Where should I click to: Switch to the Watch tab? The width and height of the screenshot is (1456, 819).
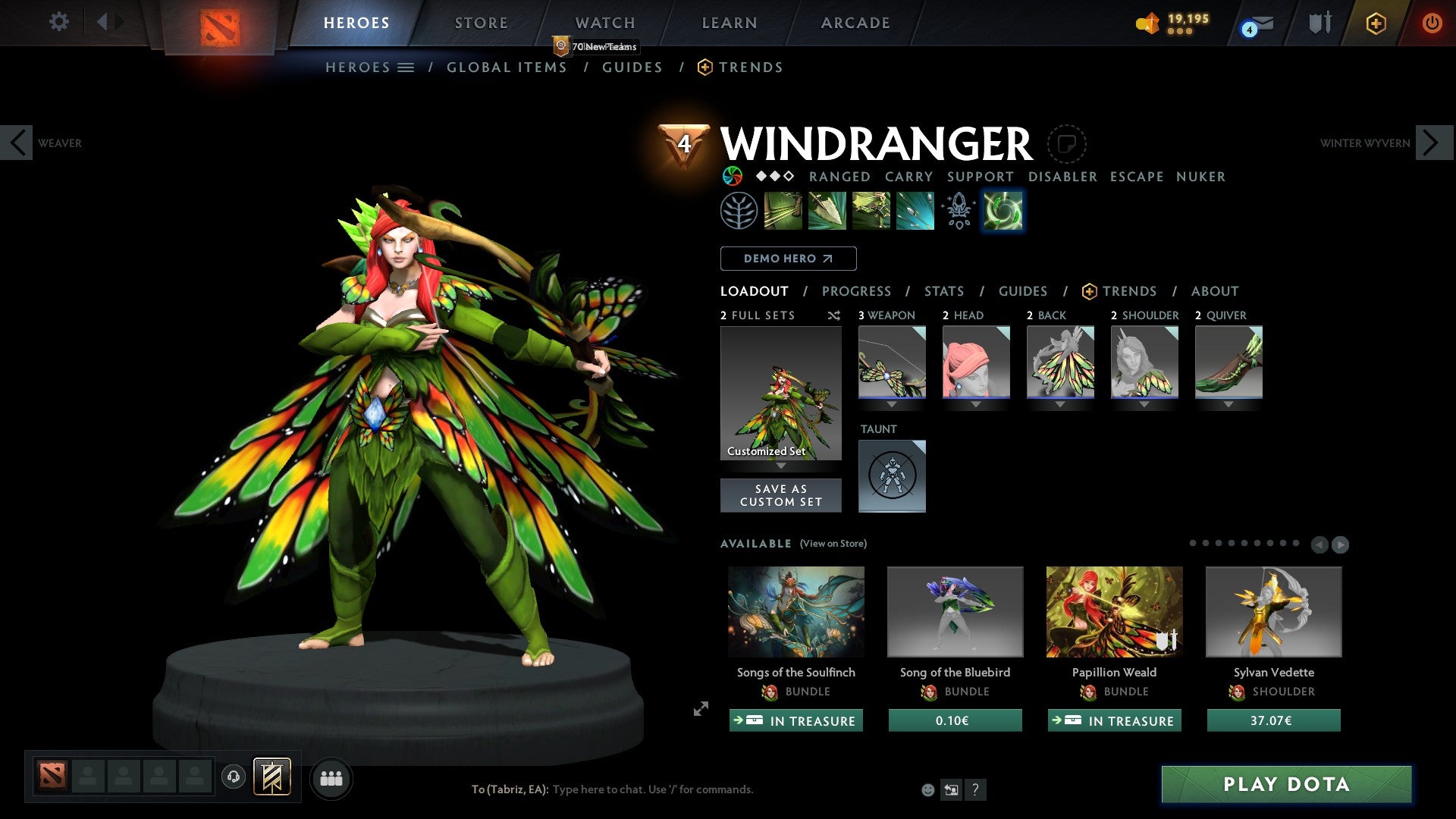pos(605,23)
